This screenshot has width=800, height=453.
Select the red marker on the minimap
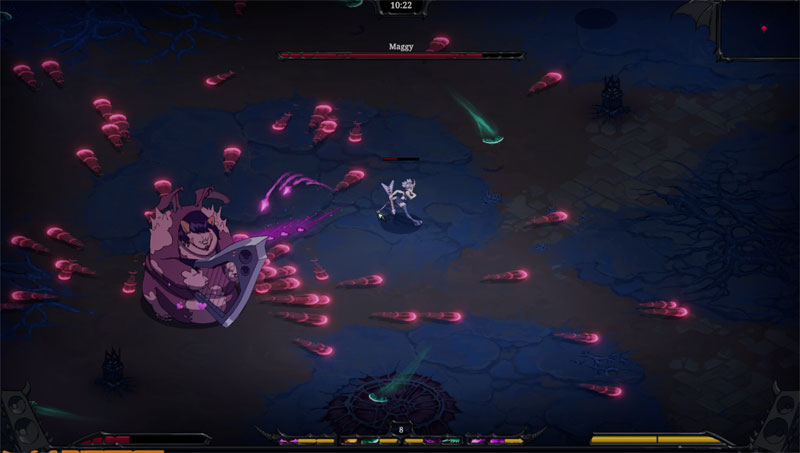click(765, 28)
